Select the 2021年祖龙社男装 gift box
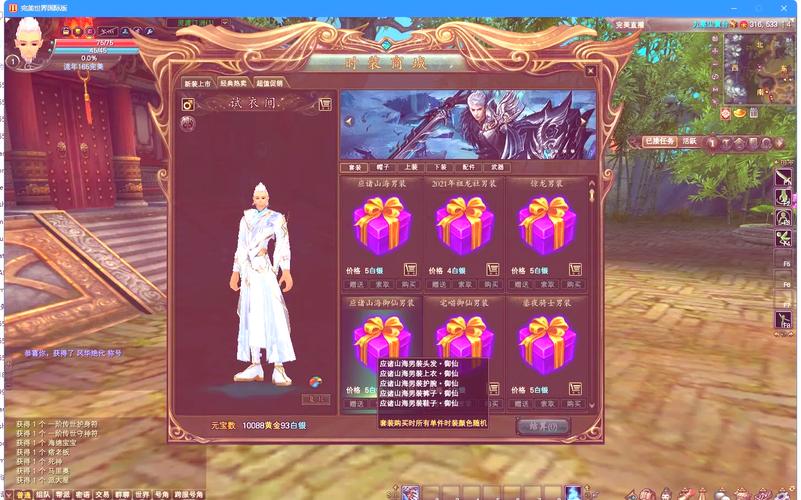This screenshot has height=500, width=801. (464, 226)
